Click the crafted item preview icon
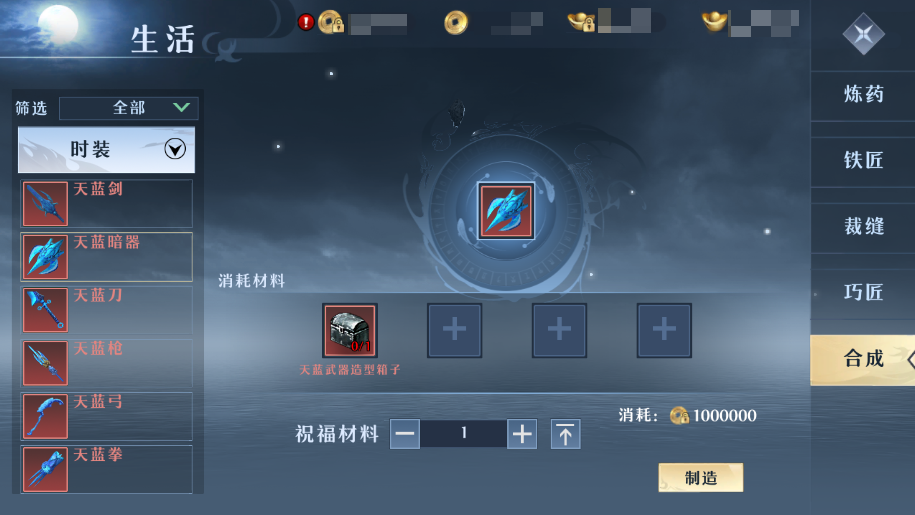The height and width of the screenshot is (515, 915). 506,211
